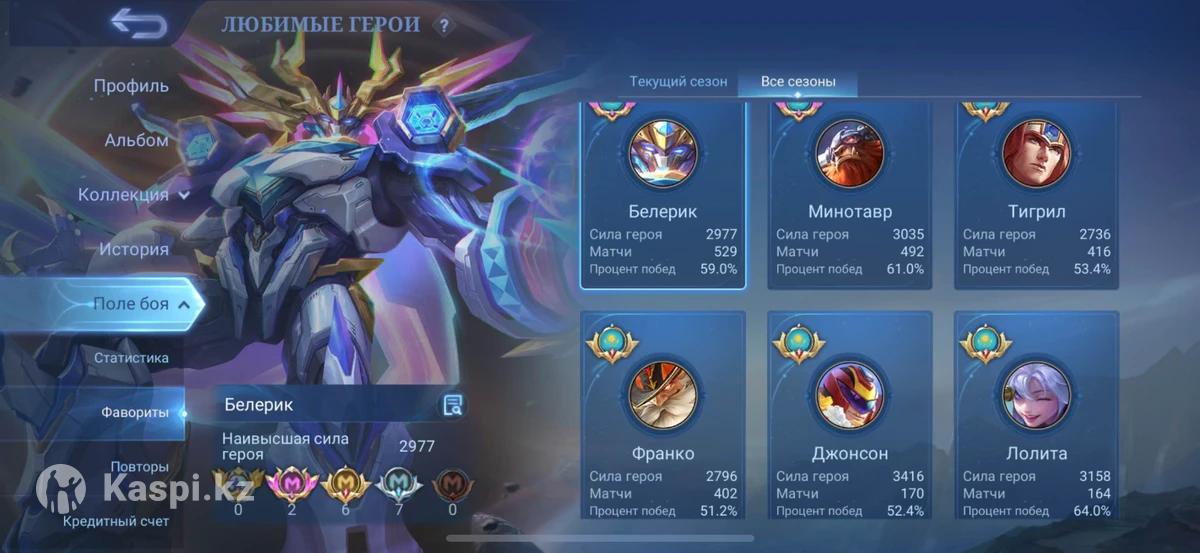Open the Альбом section

coord(136,140)
